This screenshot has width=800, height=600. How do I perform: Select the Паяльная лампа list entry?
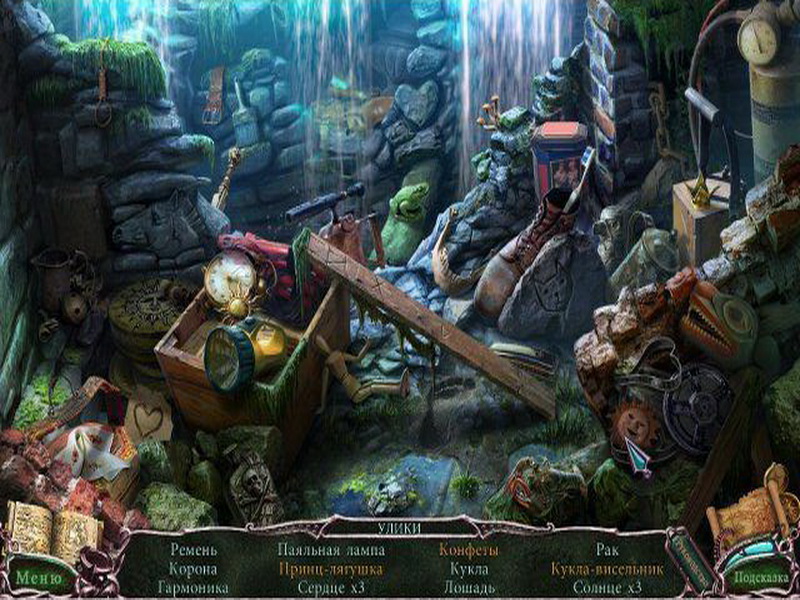click(329, 549)
